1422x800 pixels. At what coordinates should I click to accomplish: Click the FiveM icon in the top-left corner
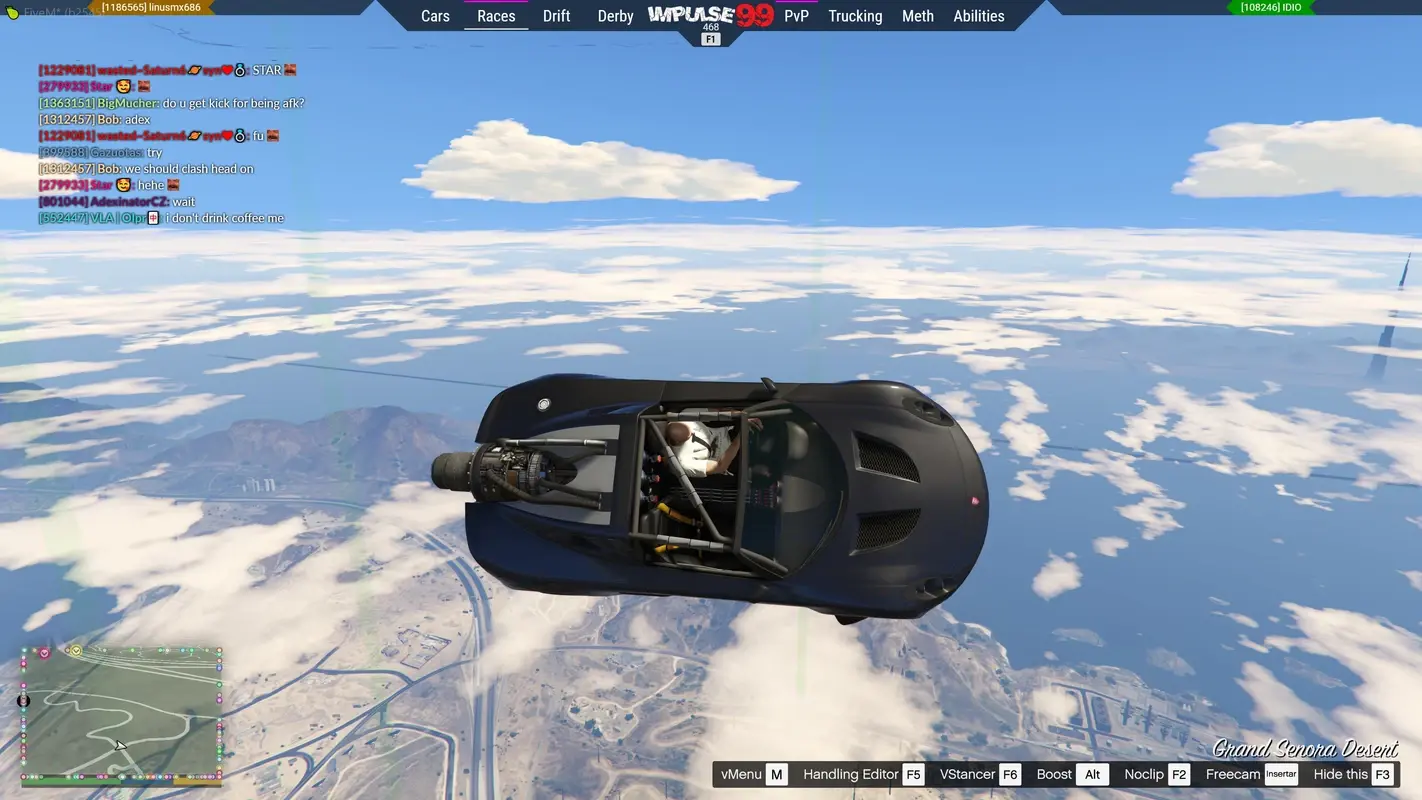pos(11,10)
